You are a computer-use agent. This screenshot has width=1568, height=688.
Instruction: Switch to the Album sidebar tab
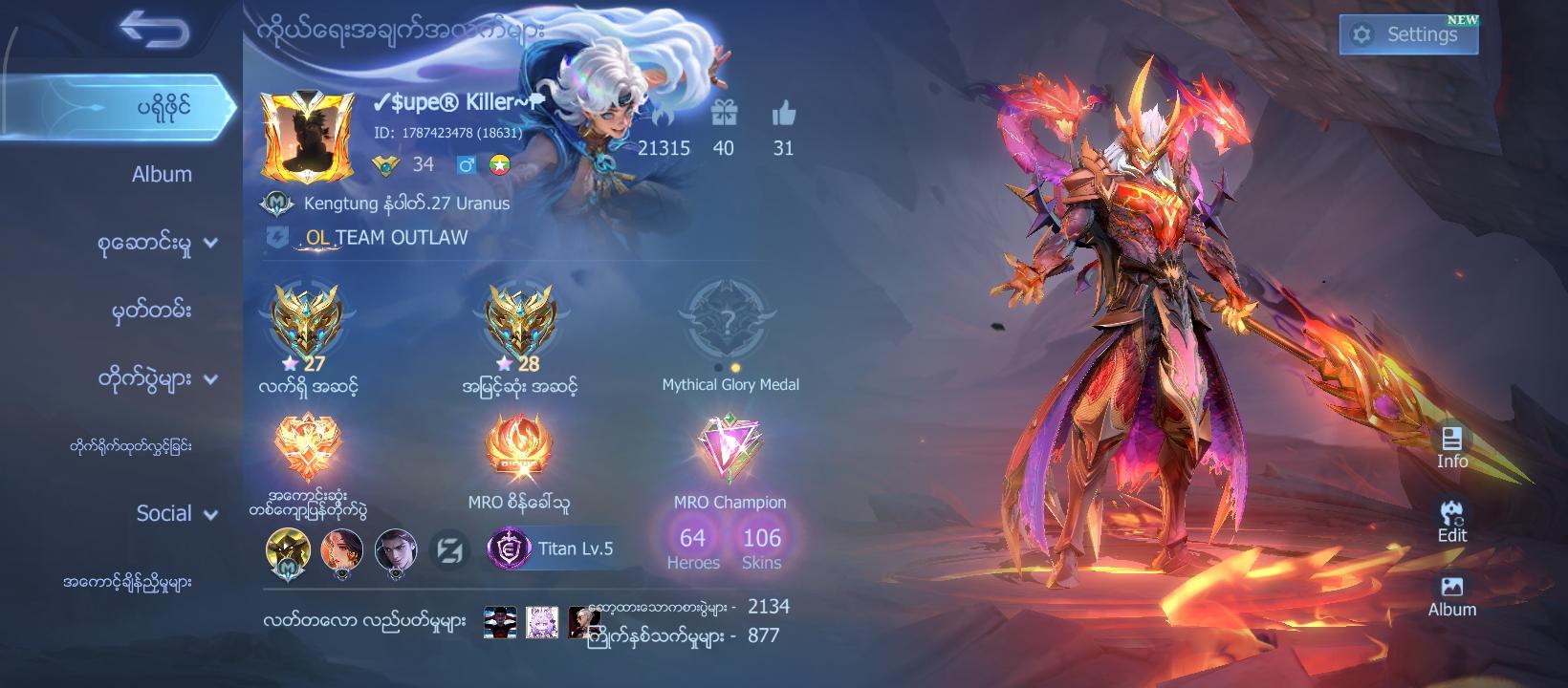[x=162, y=175]
